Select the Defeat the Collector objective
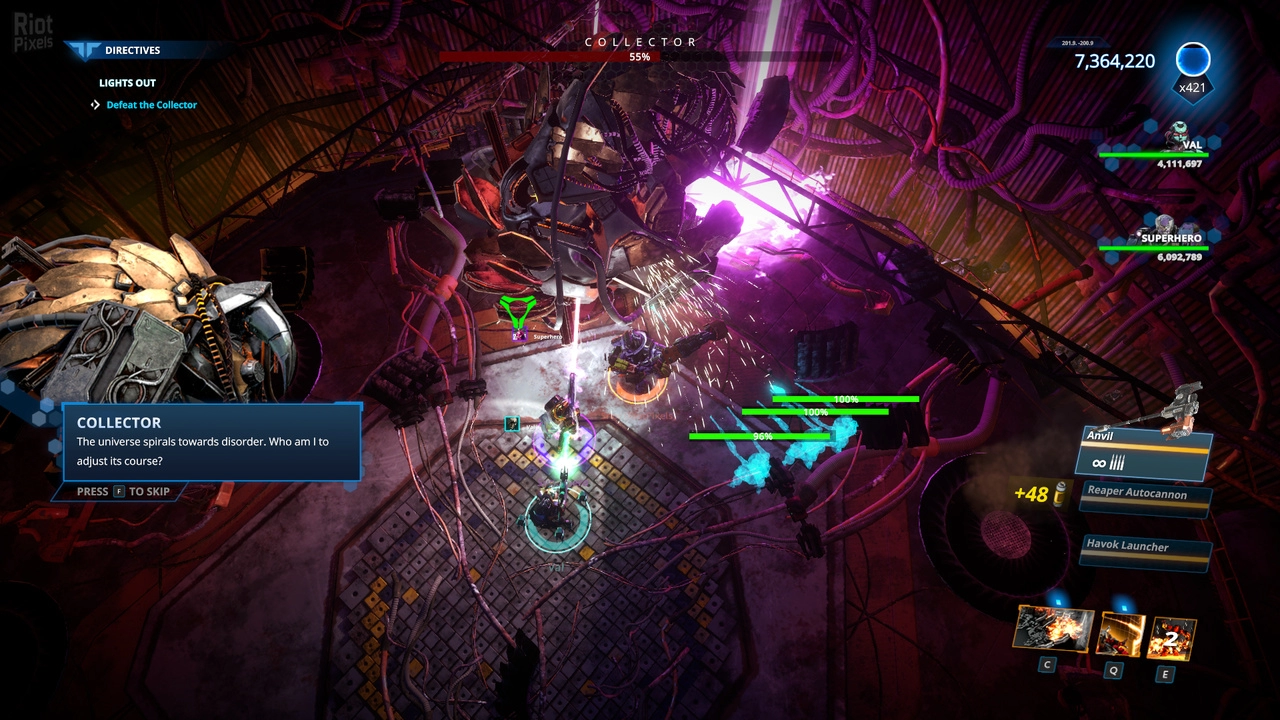This screenshot has width=1280, height=720. (x=151, y=105)
